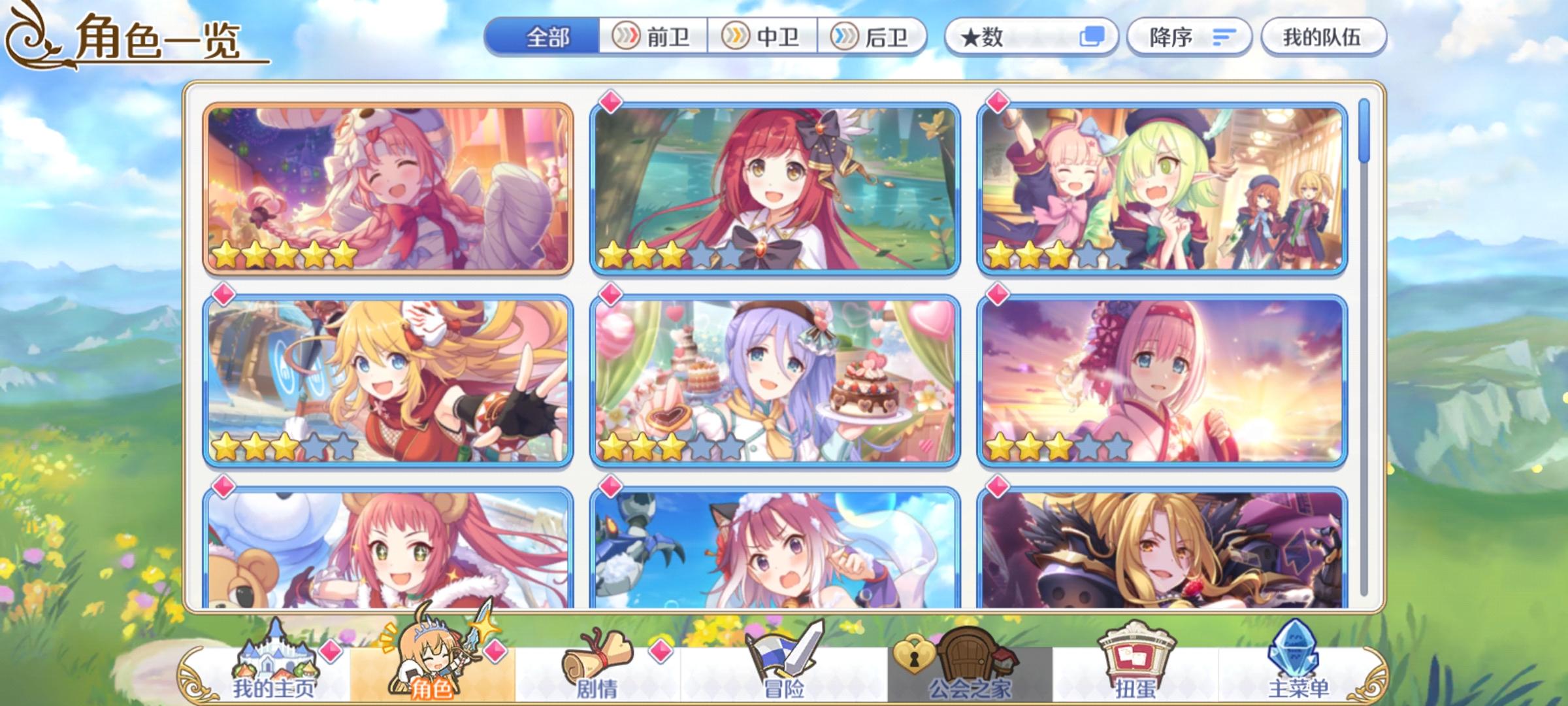The height and width of the screenshot is (706, 1568).
Task: Switch to the 全部 tab
Action: tap(549, 37)
